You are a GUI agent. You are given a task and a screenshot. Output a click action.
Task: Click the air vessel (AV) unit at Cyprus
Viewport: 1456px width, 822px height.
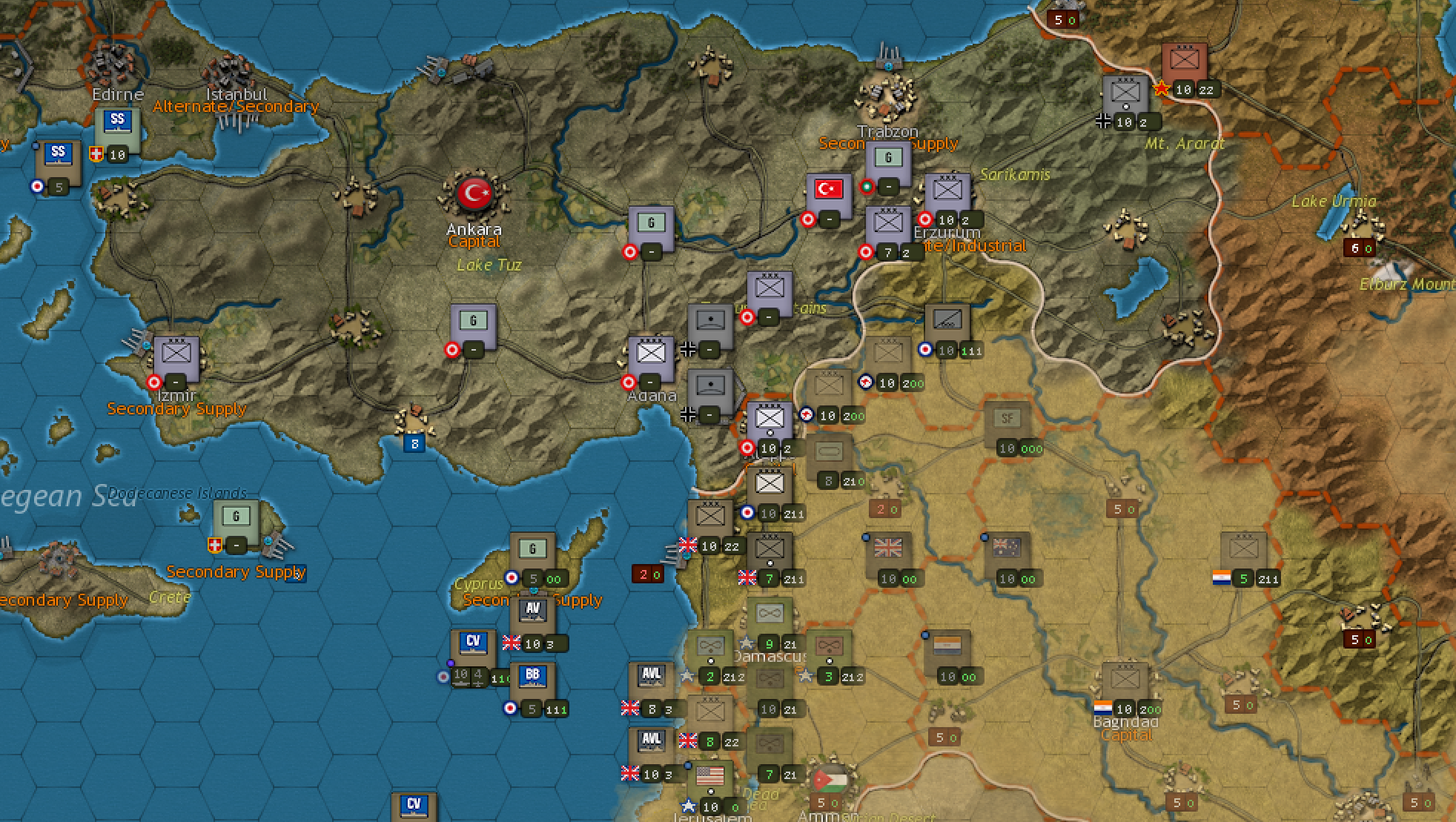531,609
